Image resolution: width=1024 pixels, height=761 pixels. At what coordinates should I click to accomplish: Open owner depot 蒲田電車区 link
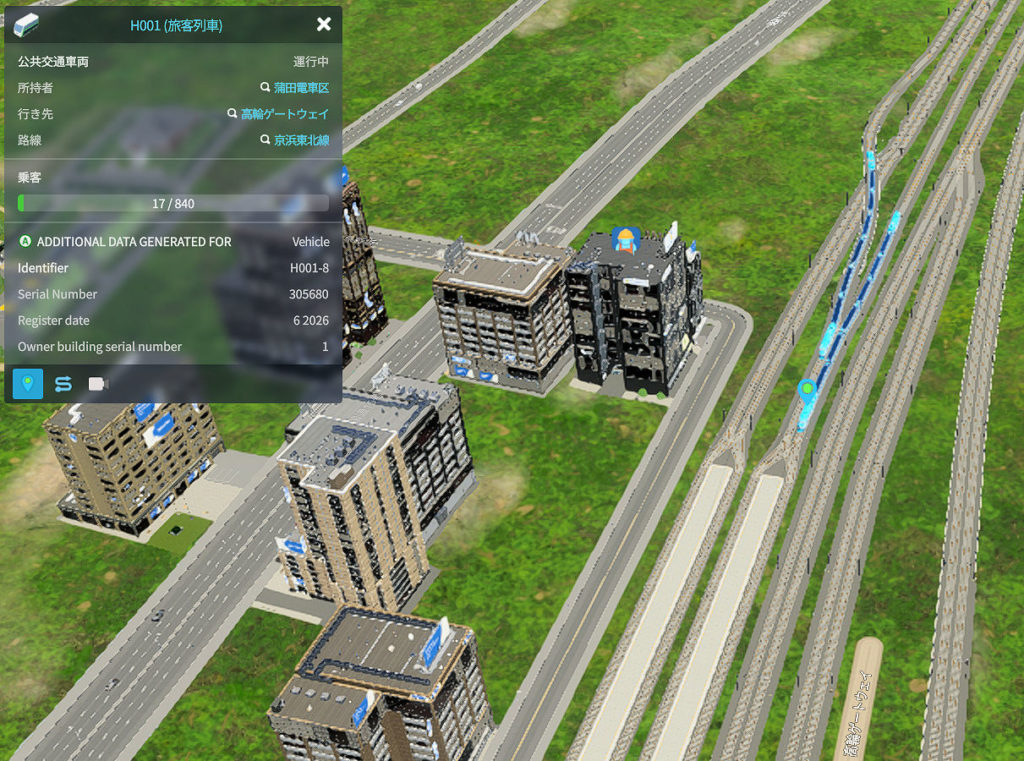(x=301, y=88)
